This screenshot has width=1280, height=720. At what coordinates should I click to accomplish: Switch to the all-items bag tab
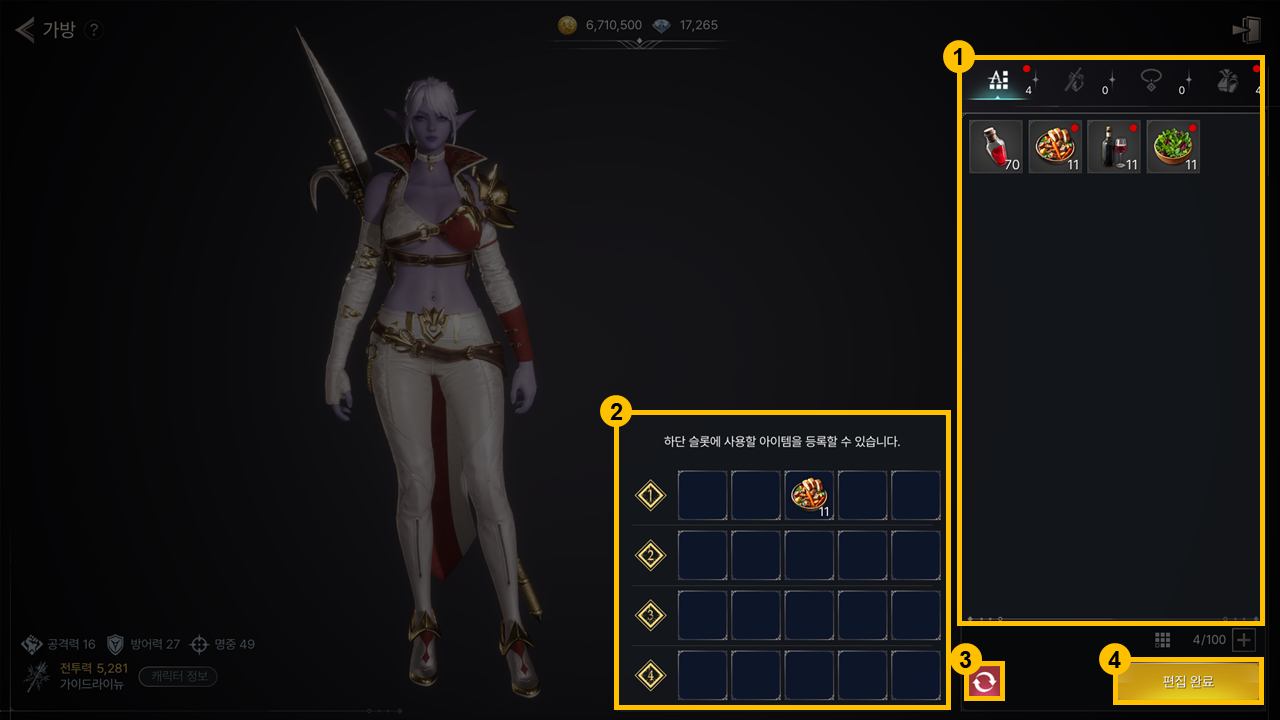[x=999, y=81]
